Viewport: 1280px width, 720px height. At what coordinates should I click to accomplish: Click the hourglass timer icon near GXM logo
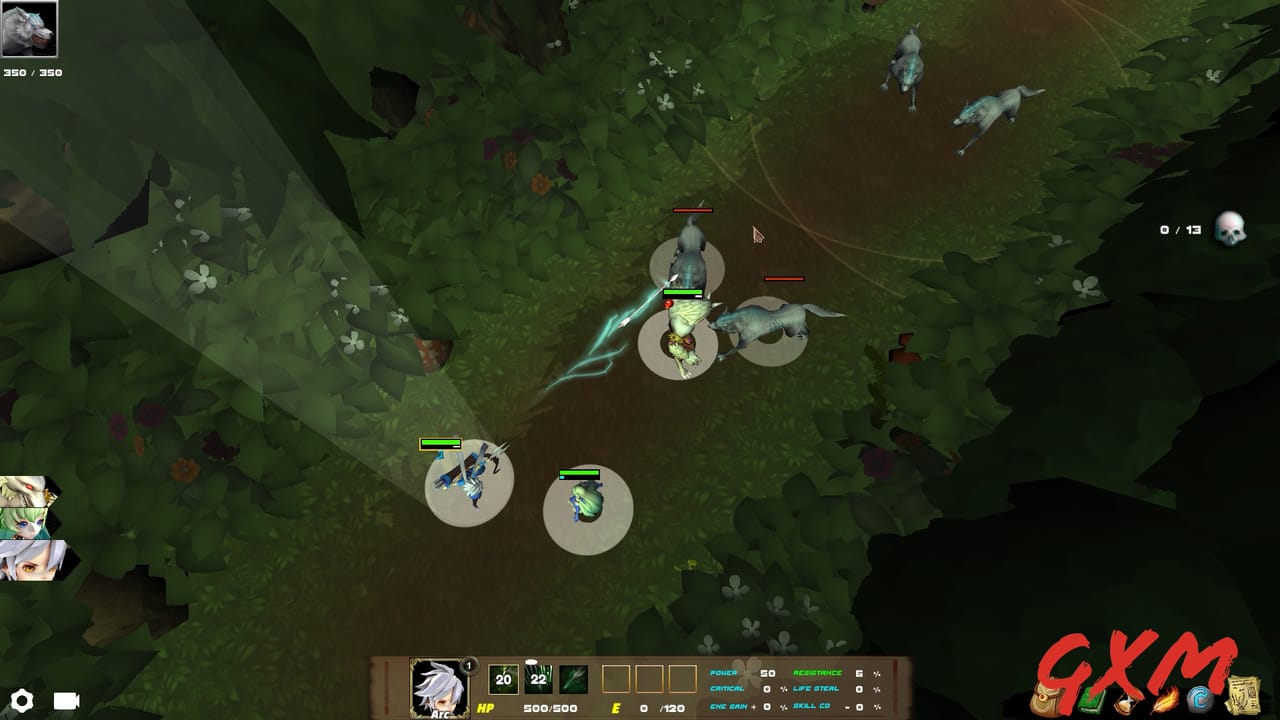(1126, 702)
